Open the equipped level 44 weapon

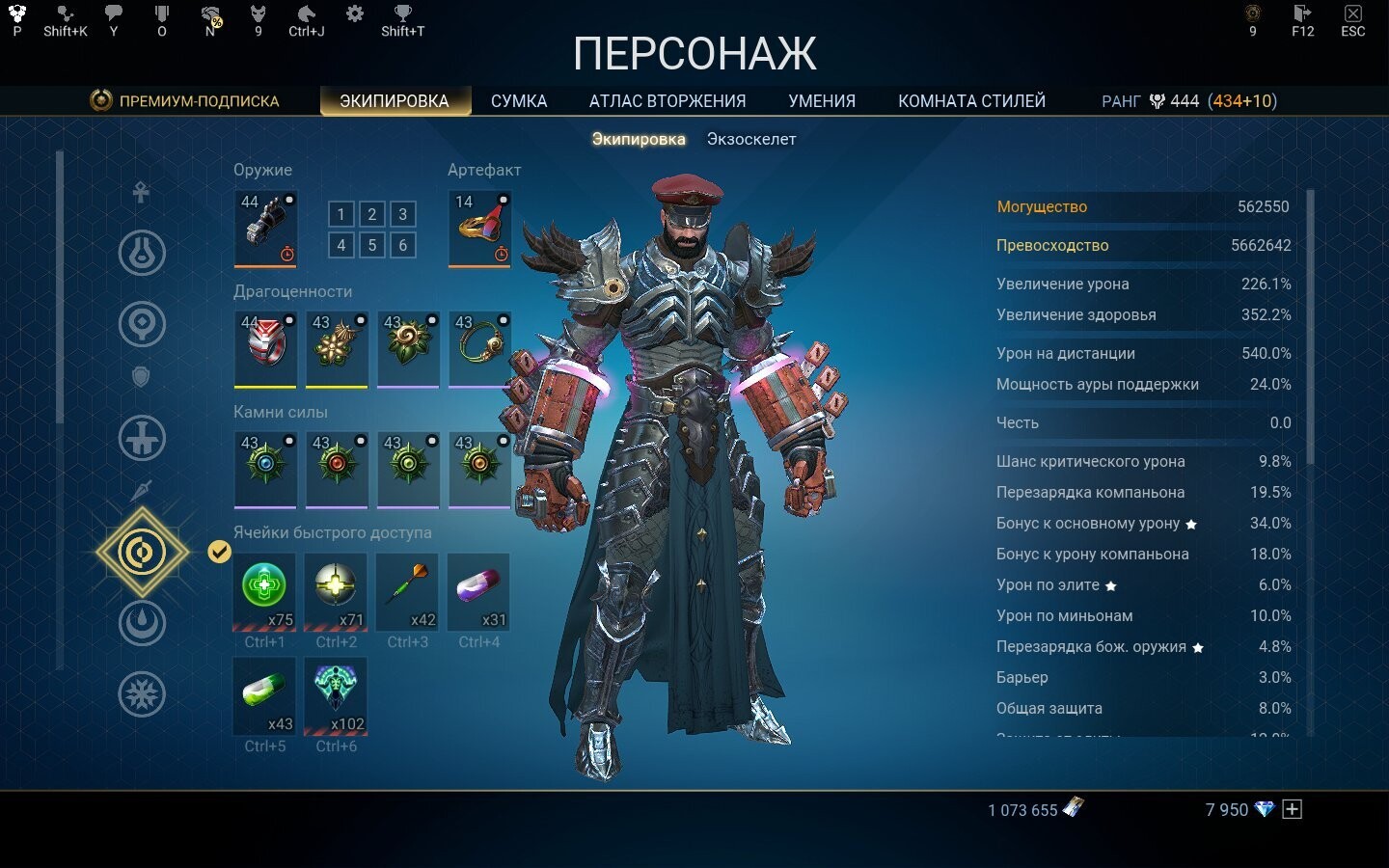tap(265, 229)
